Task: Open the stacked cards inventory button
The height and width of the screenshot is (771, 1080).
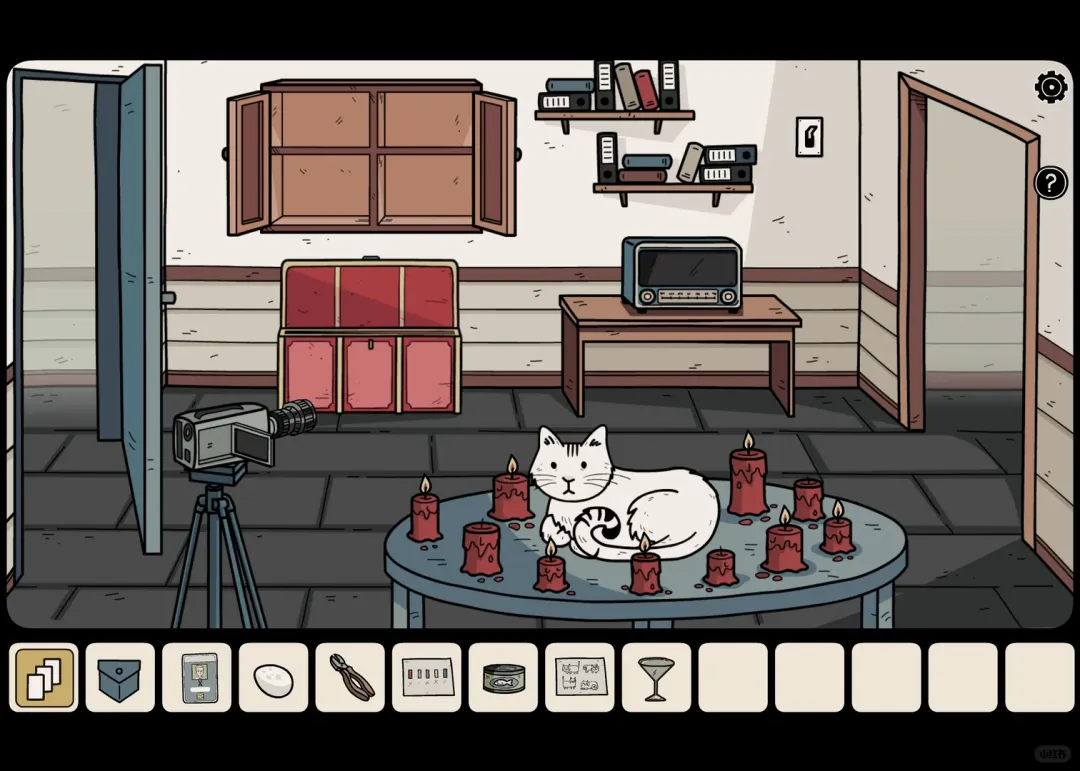Action: (x=44, y=677)
